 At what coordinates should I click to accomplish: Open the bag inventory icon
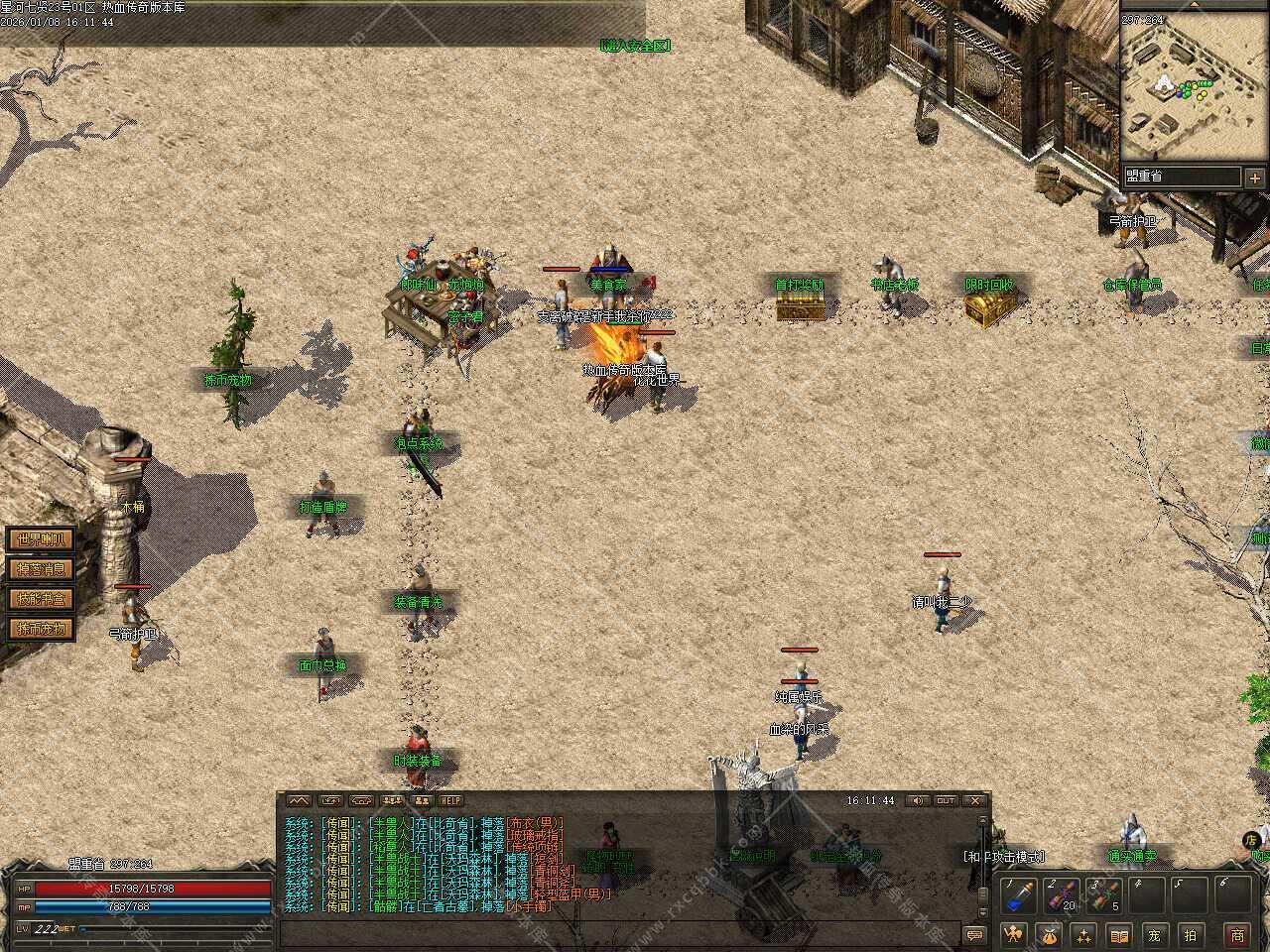point(1049,934)
